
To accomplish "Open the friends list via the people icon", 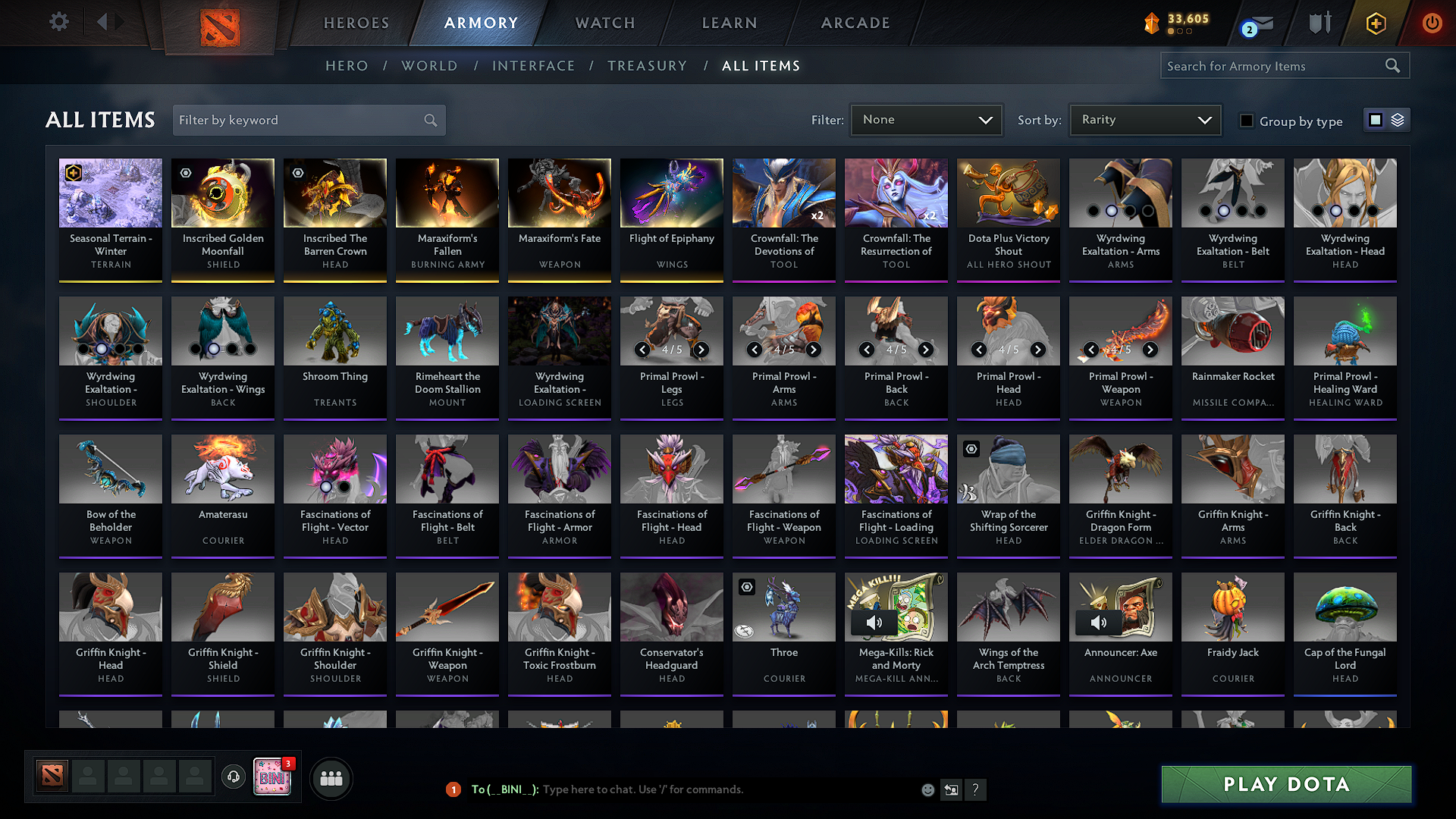I will point(331,777).
